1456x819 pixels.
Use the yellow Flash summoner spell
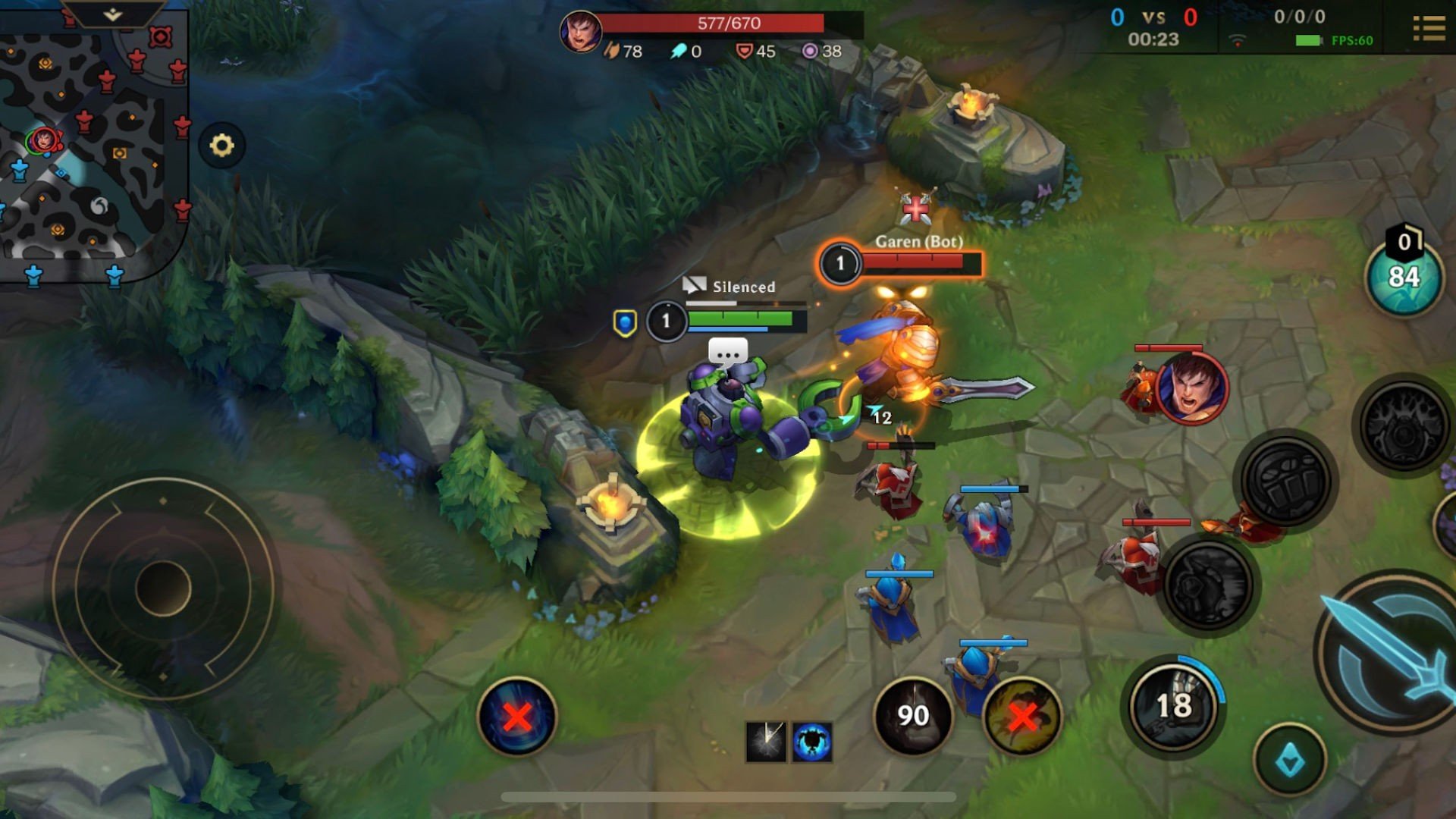1021,715
